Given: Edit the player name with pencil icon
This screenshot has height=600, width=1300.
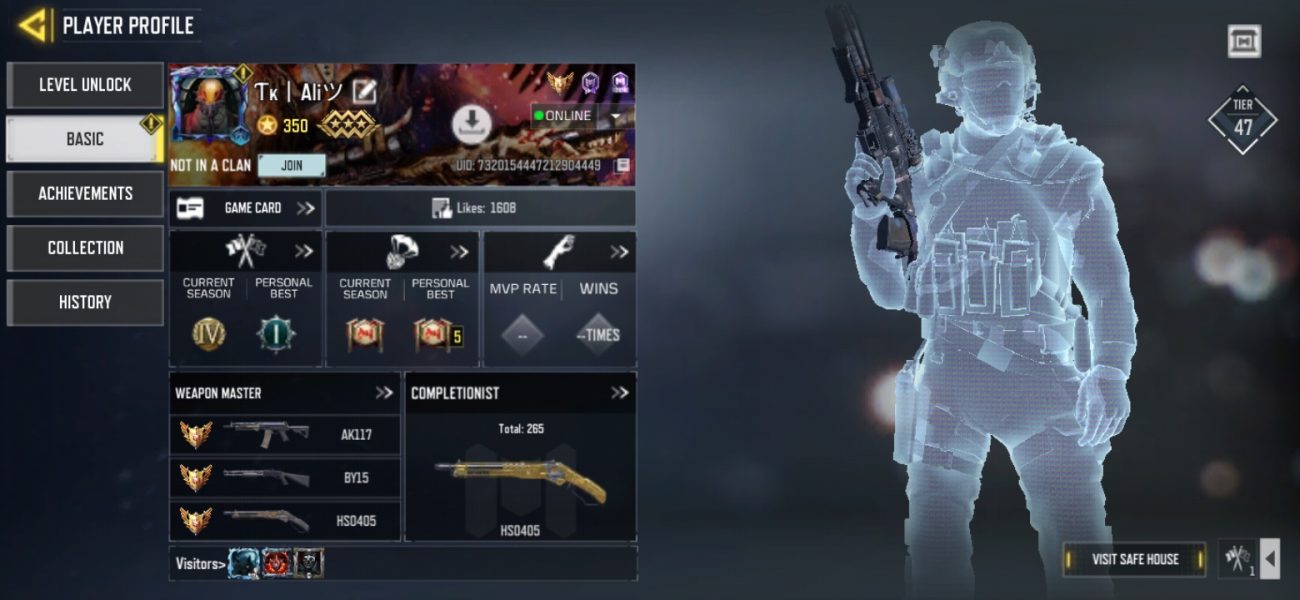Looking at the screenshot, I should tap(365, 92).
